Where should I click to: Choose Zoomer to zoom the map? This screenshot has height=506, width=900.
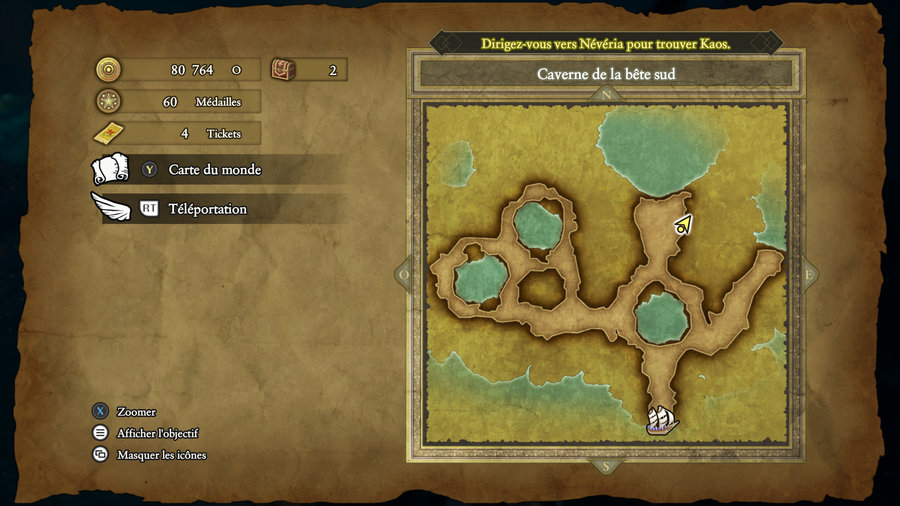pos(135,412)
